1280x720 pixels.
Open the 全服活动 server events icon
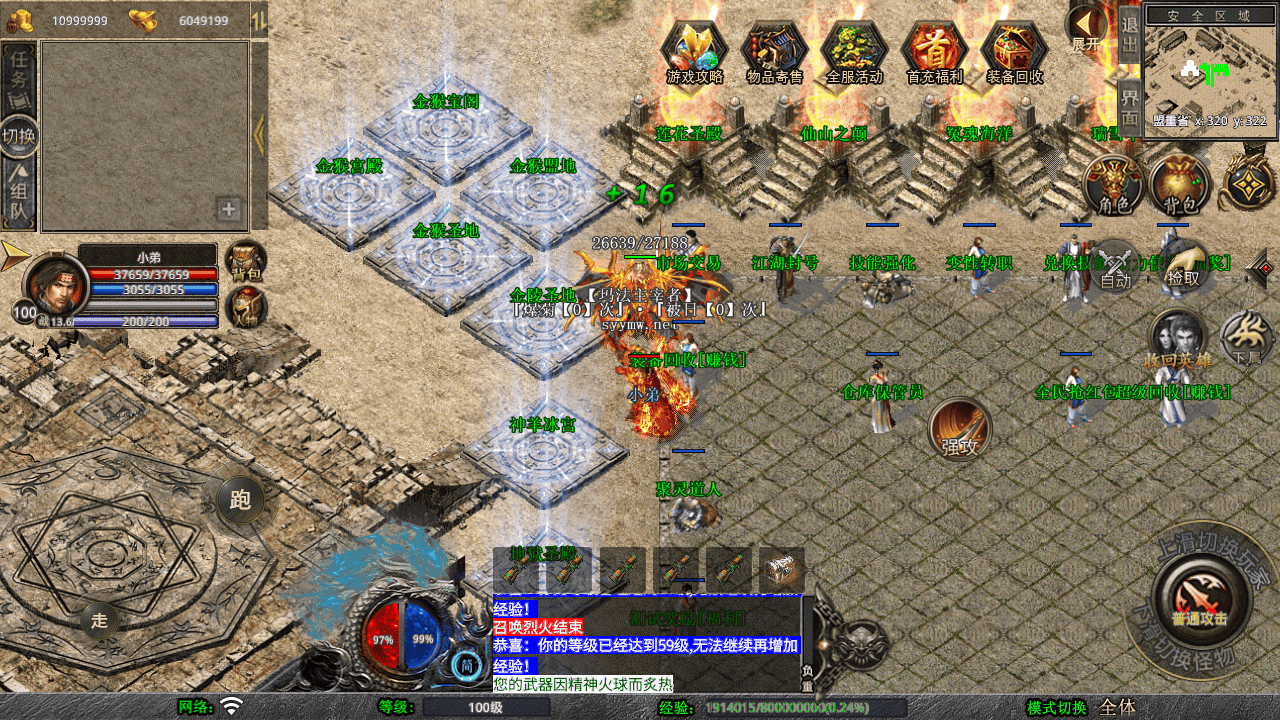point(854,50)
